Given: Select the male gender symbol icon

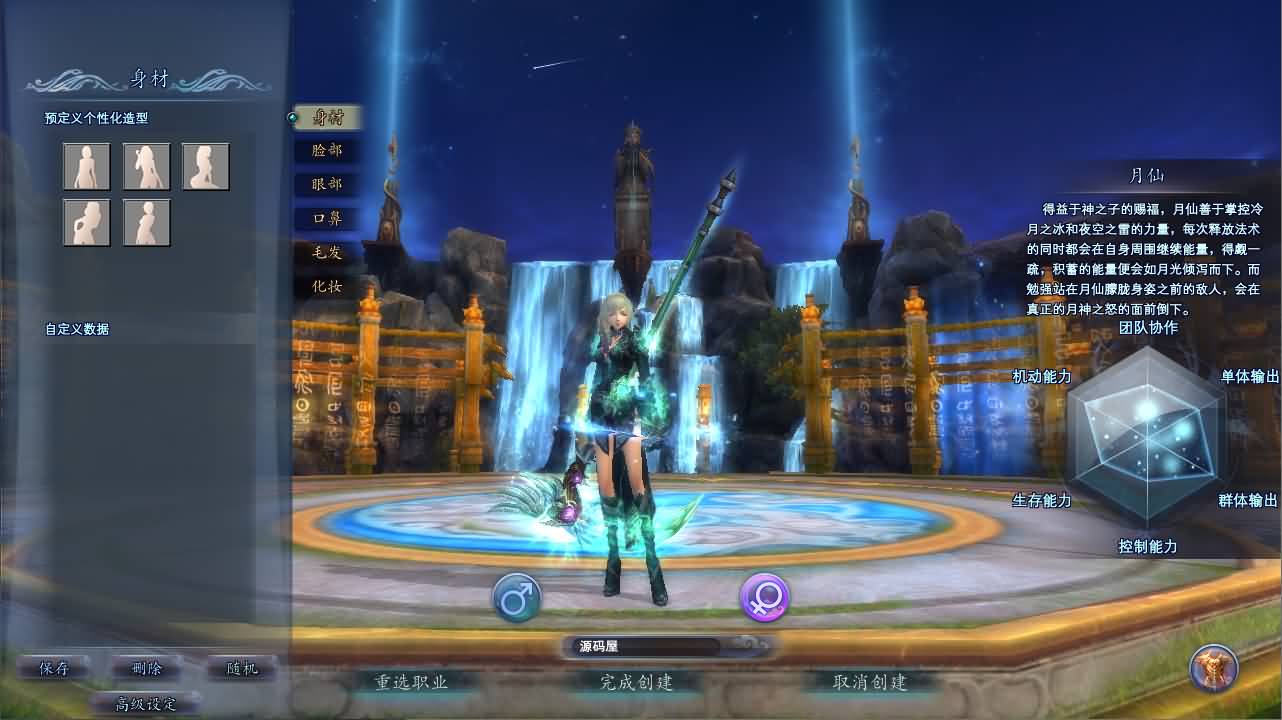Looking at the screenshot, I should [x=517, y=597].
